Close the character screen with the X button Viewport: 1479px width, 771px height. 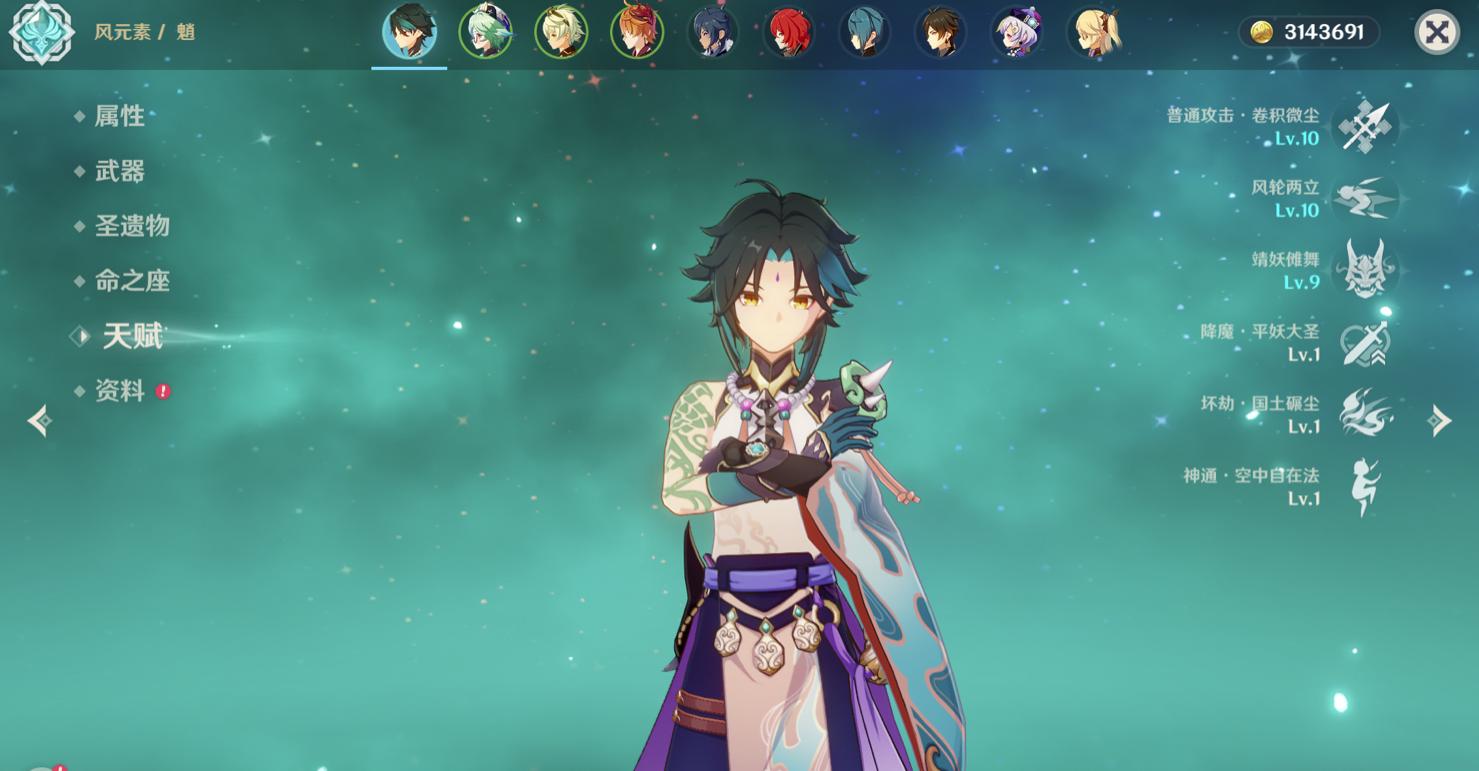pyautogui.click(x=1436, y=33)
